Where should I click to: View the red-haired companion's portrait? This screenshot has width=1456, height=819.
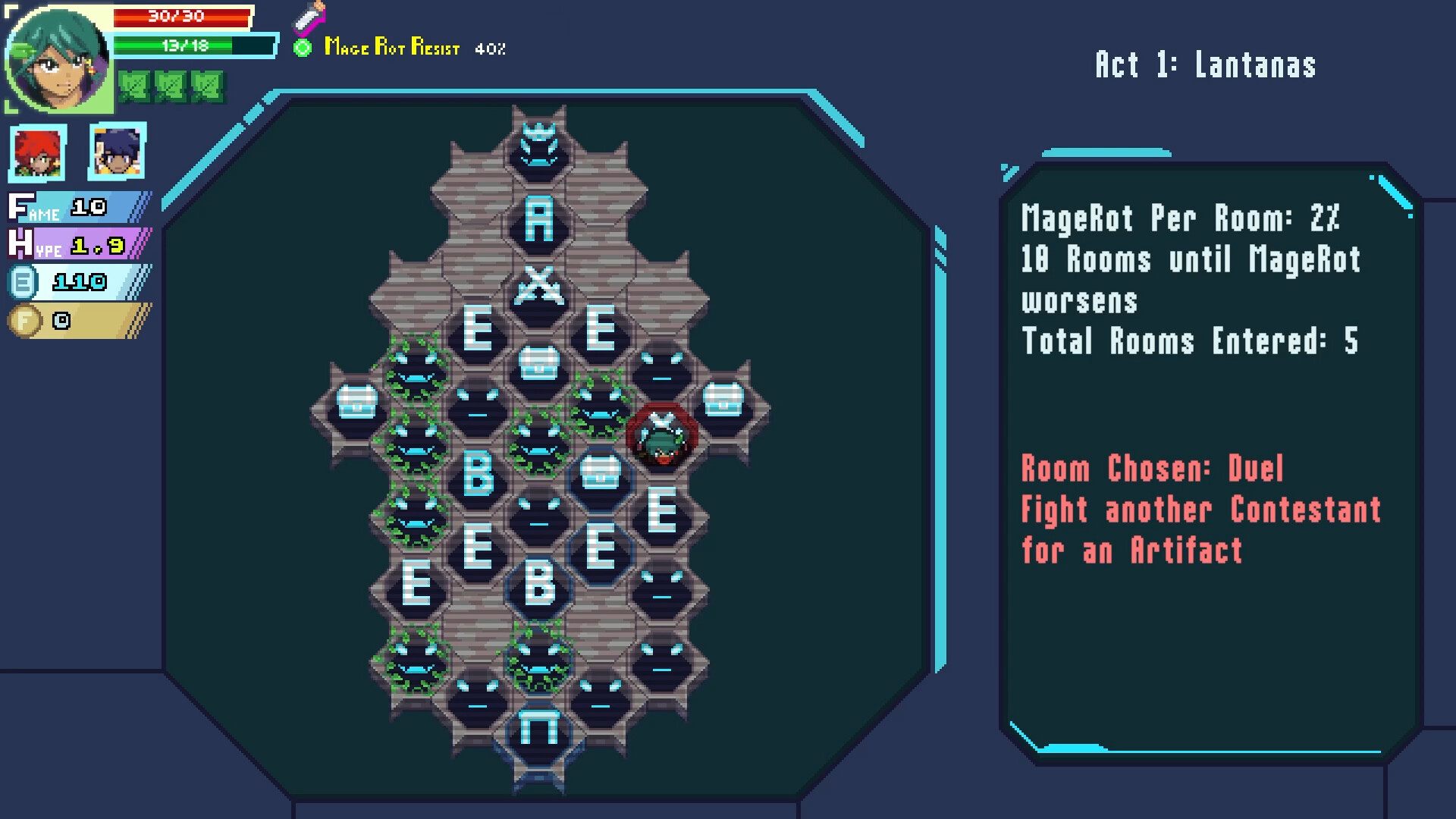click(36, 152)
